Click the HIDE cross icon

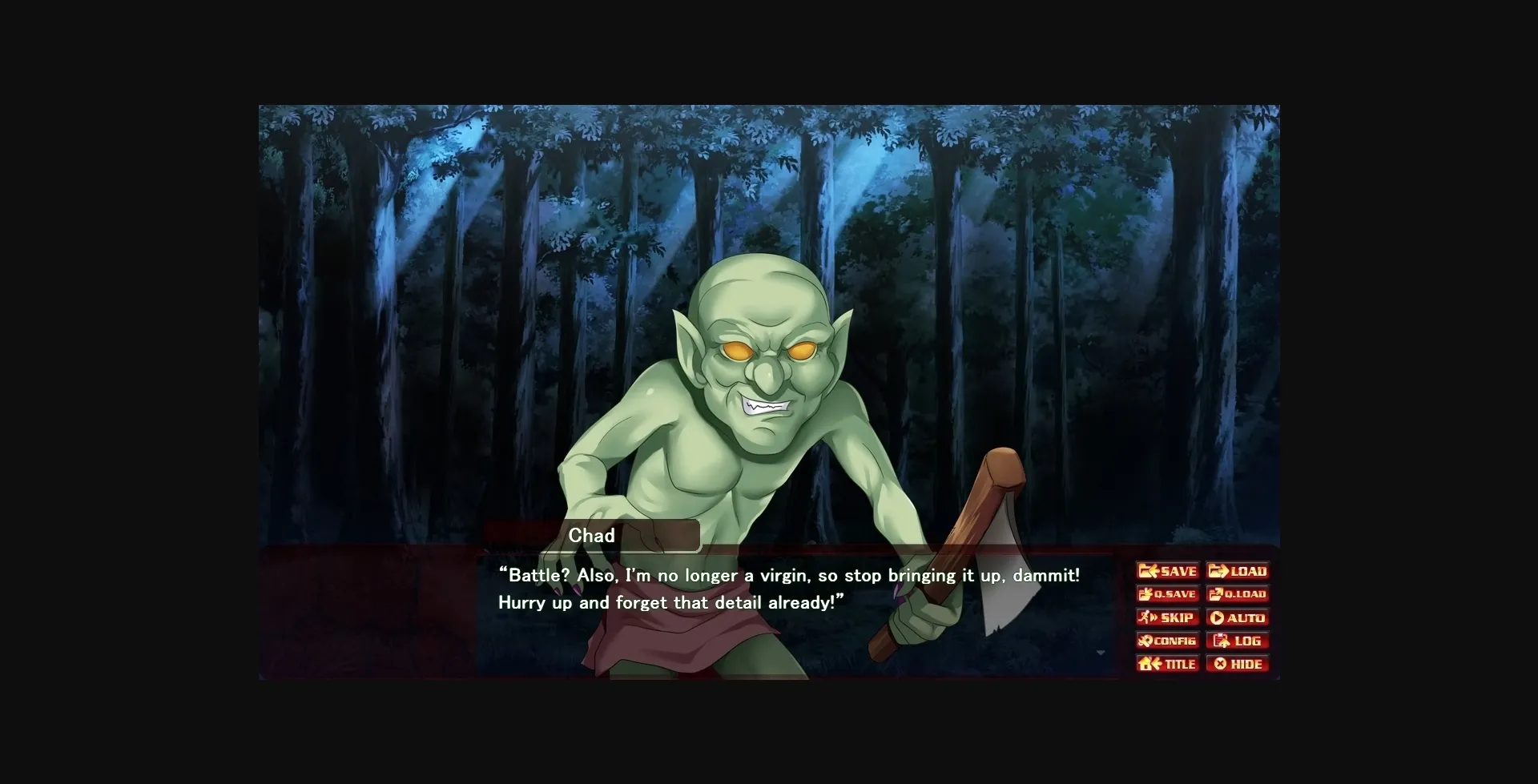click(x=1218, y=664)
